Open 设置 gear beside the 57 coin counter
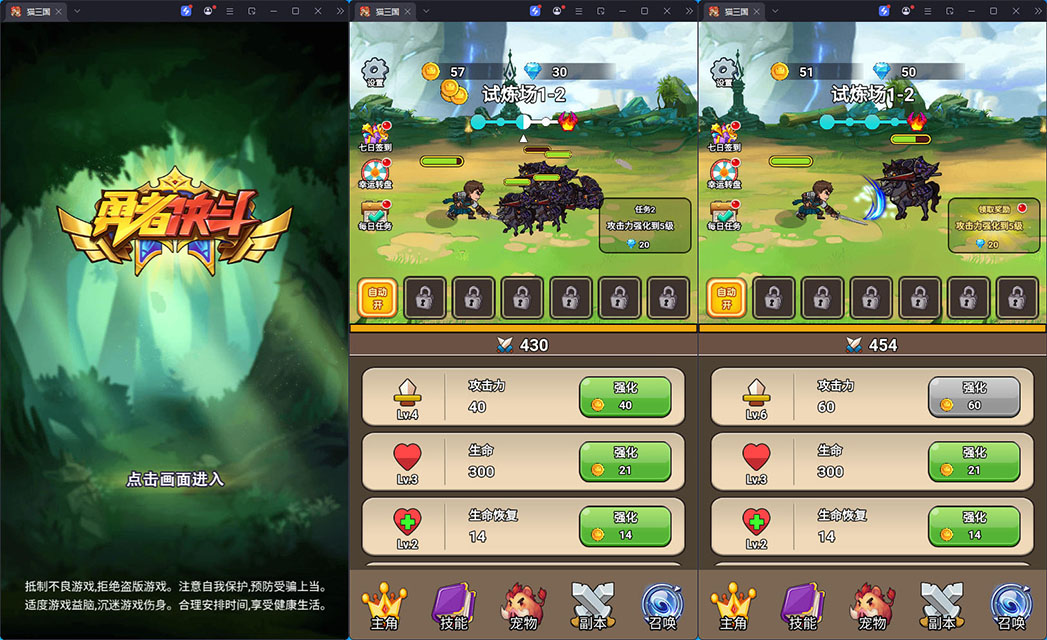 pos(375,73)
